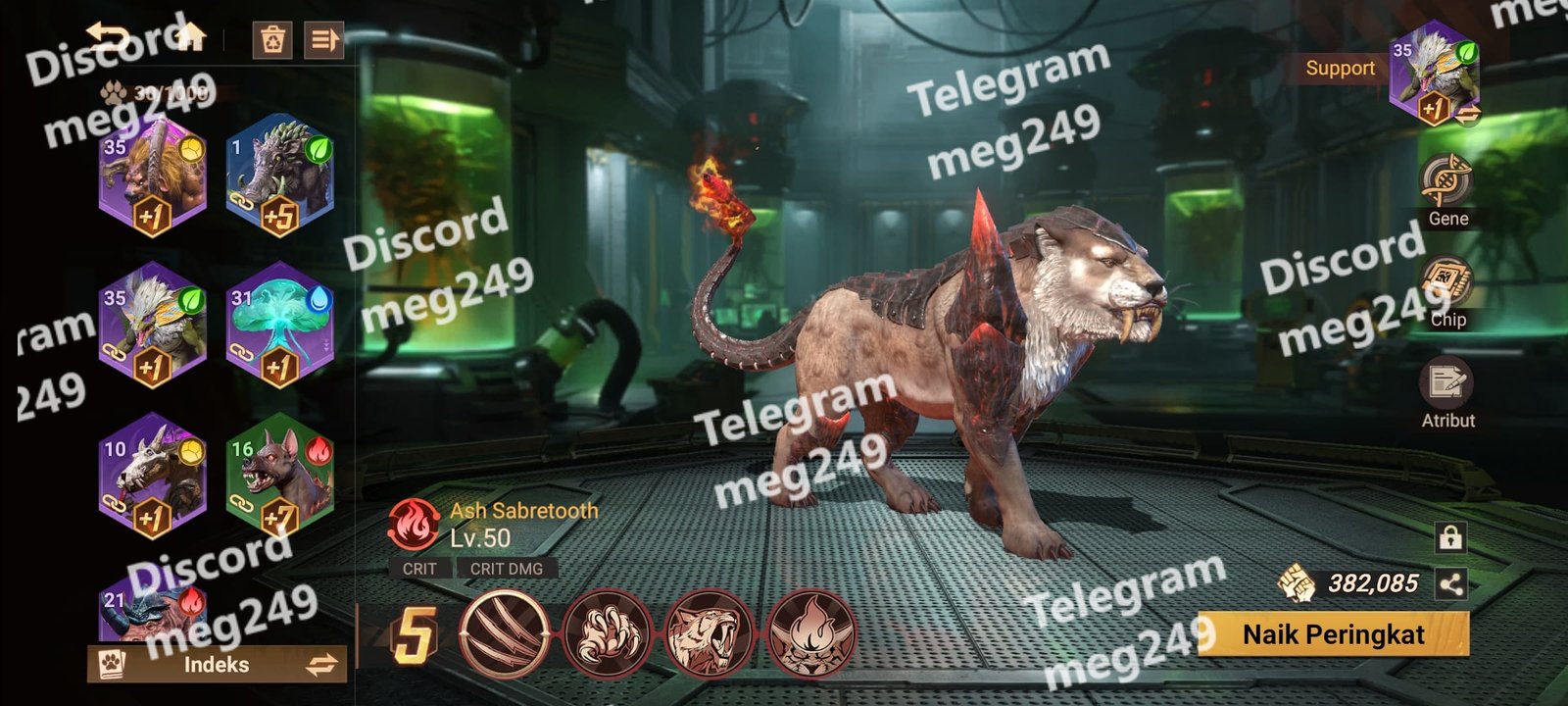This screenshot has height=706, width=1568.
Task: Tap the Naik Peringkat button
Action: (x=1333, y=634)
